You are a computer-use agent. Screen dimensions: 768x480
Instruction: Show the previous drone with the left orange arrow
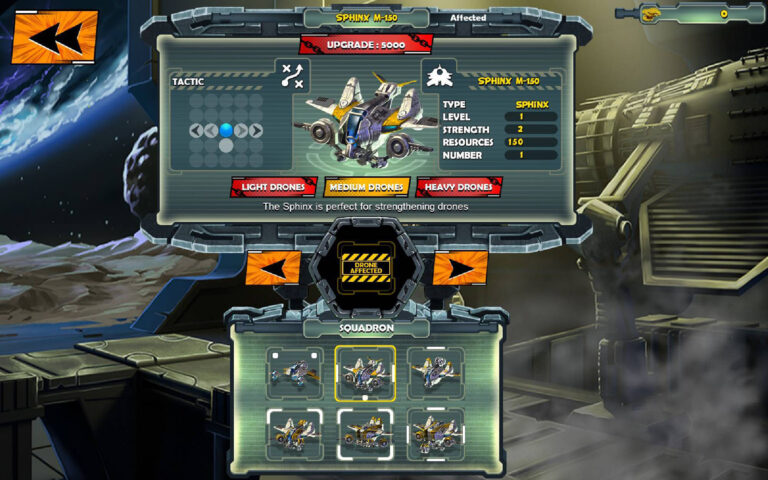[x=272, y=268]
